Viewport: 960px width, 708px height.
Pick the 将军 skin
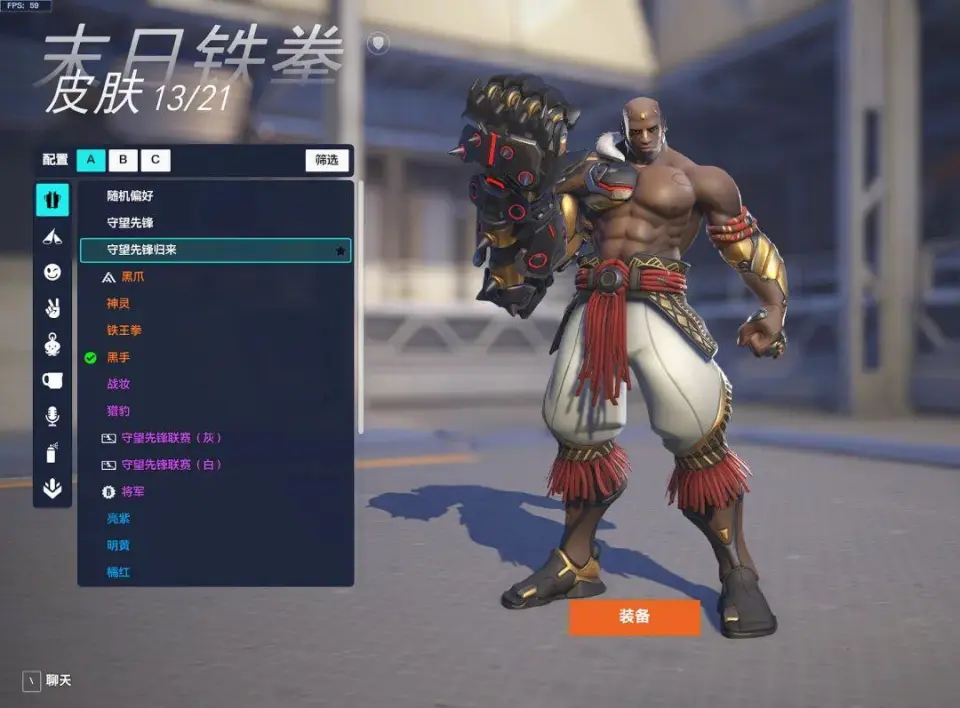133,492
